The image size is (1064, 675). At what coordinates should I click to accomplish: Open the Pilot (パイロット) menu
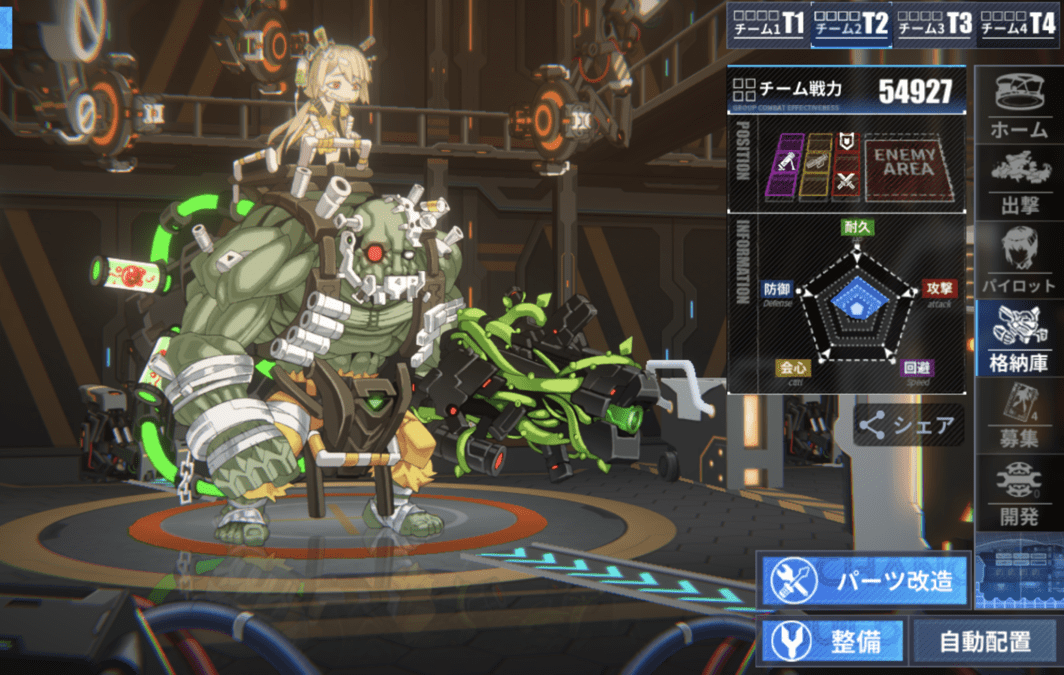pyautogui.click(x=1018, y=259)
